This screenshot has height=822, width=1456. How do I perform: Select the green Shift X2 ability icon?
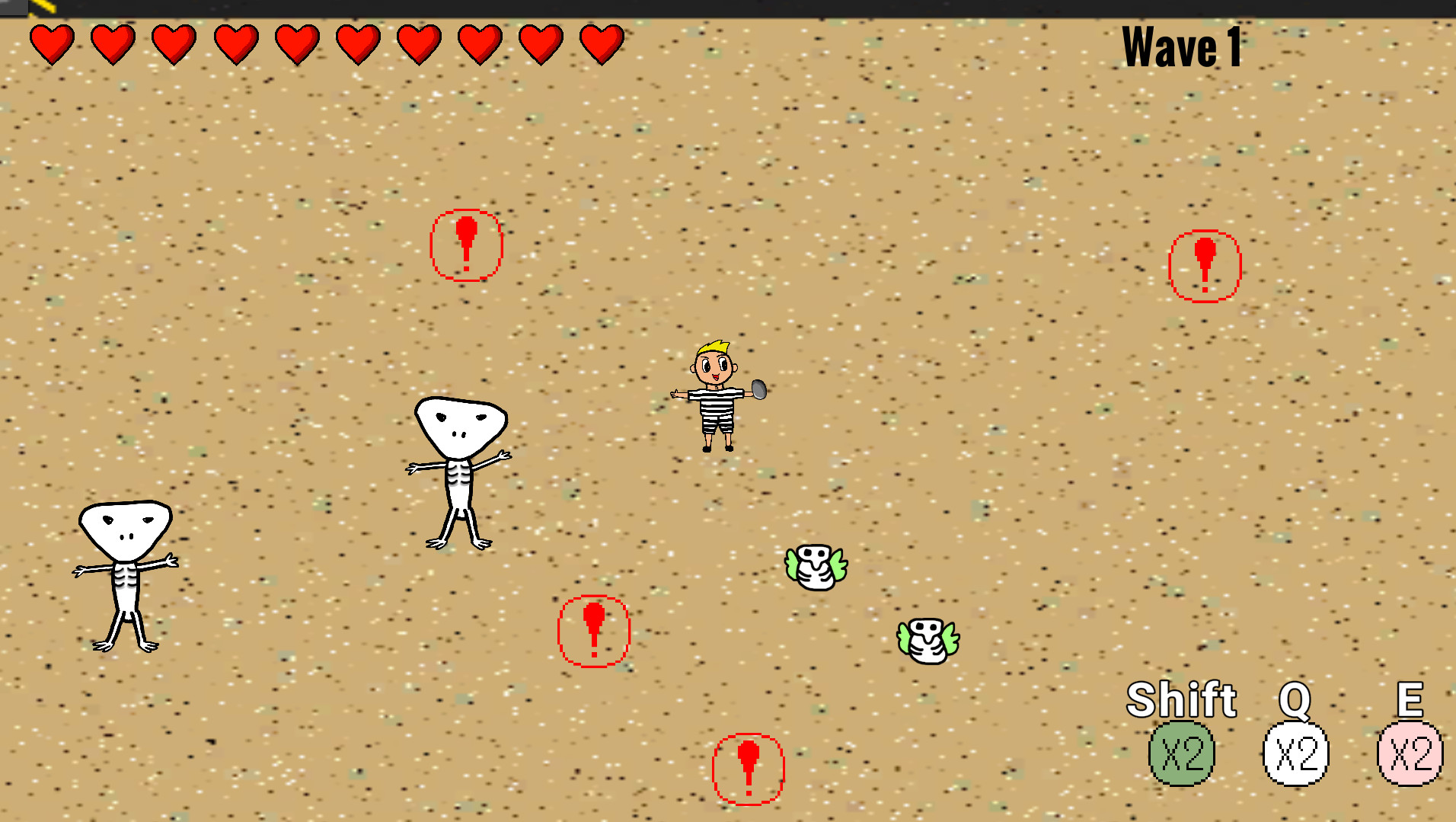(x=1183, y=753)
